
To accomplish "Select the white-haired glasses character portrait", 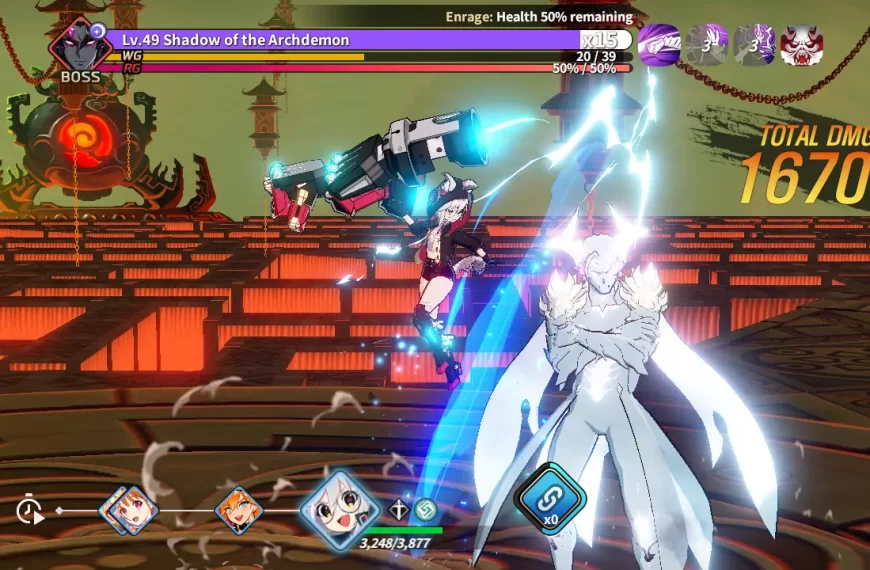I will [338, 505].
